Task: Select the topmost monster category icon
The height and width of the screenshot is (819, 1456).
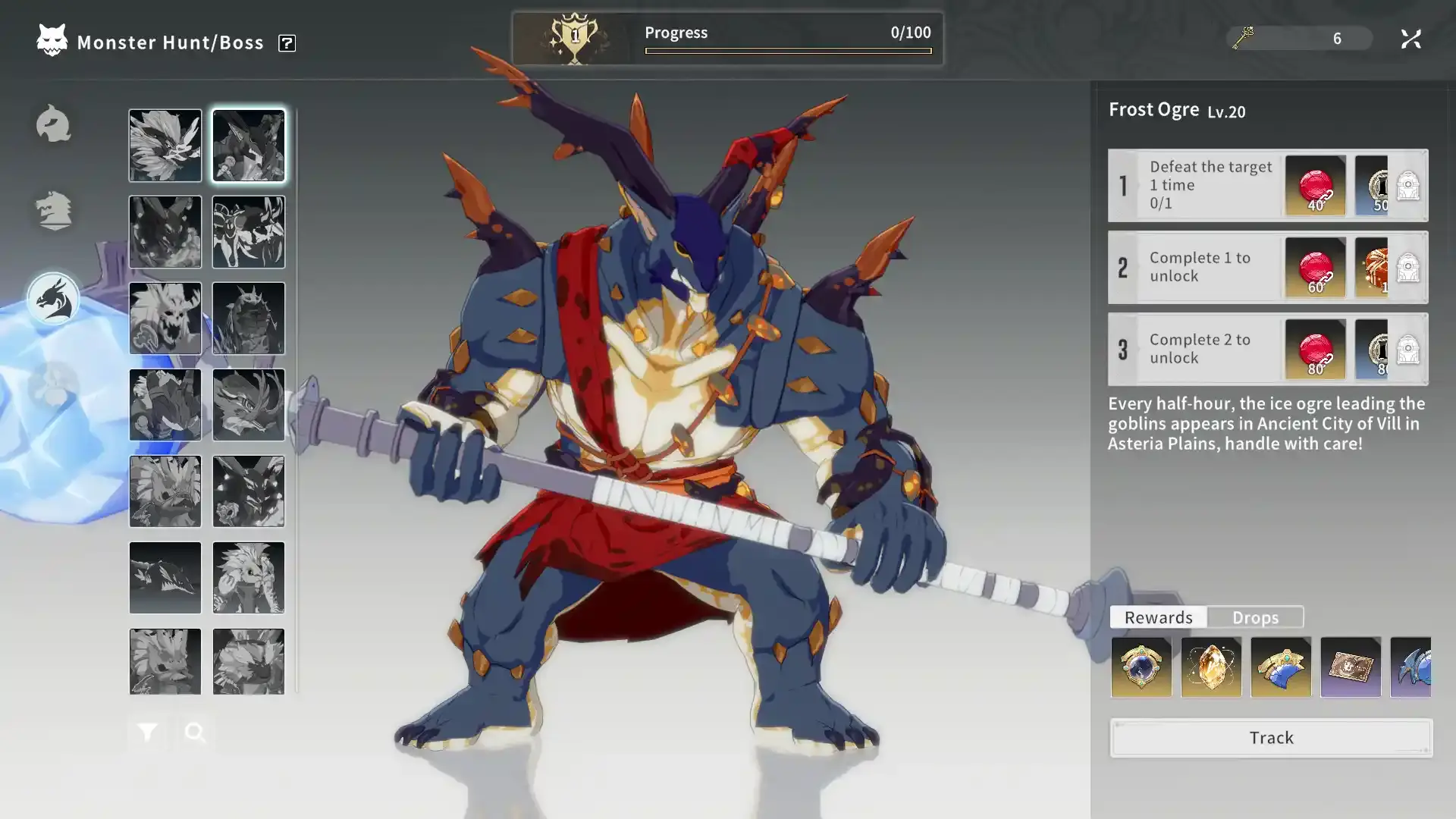Action: click(53, 124)
